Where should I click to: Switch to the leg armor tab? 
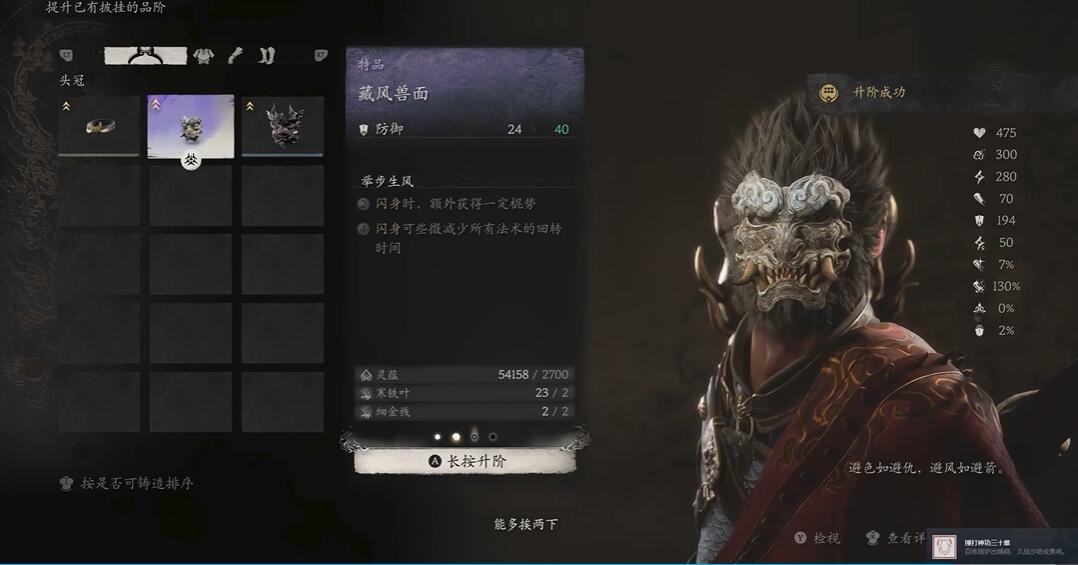coord(266,56)
